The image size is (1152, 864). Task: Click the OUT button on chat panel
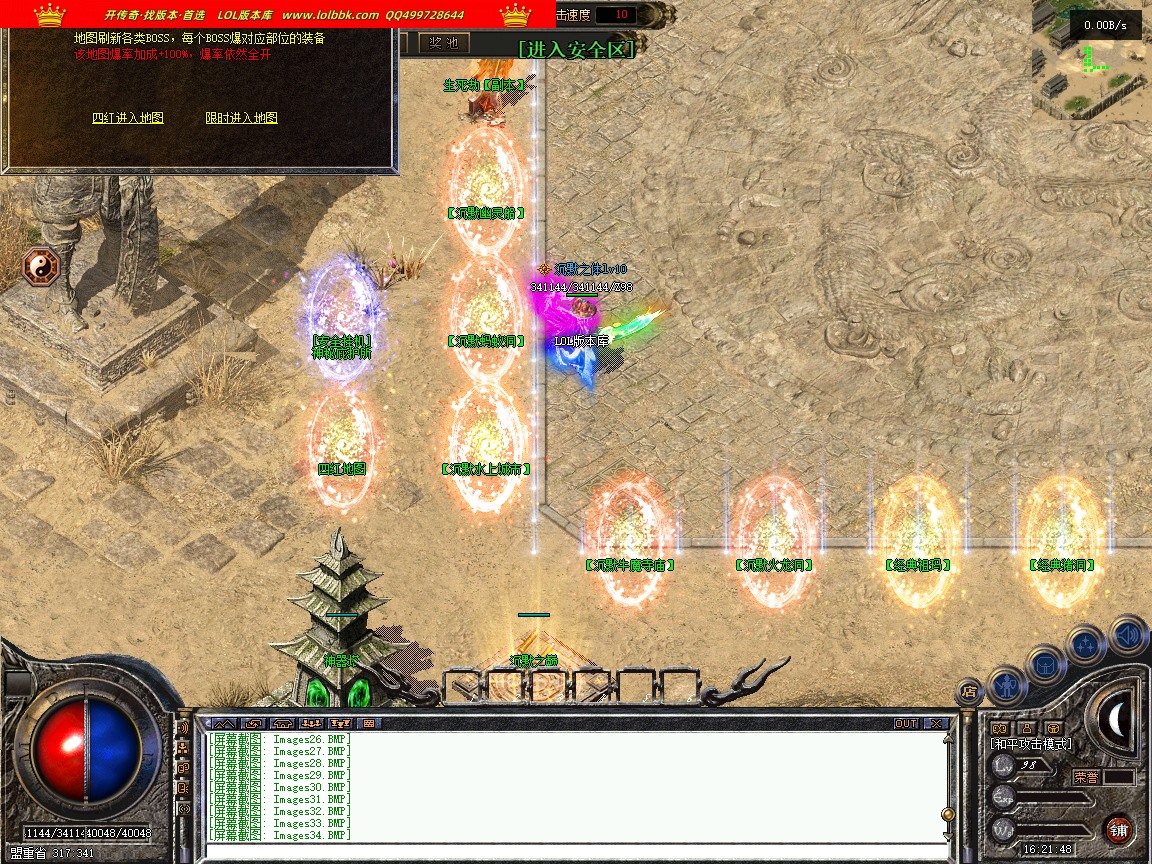click(x=905, y=723)
